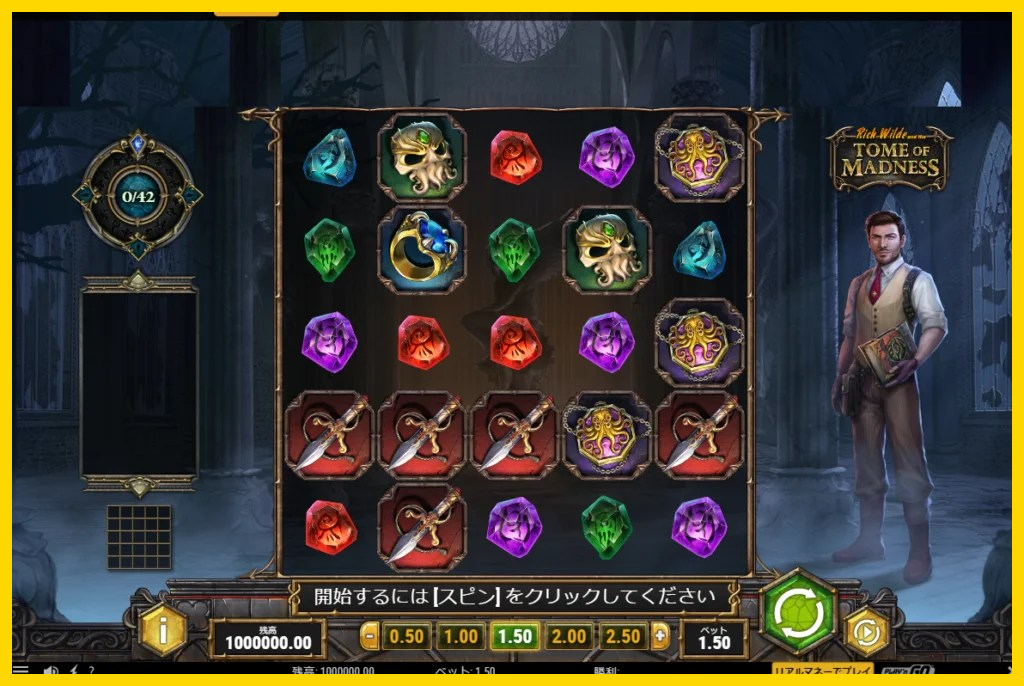The height and width of the screenshot is (686, 1024).
Task: Choose the 1.00 bet amount
Action: tap(460, 636)
